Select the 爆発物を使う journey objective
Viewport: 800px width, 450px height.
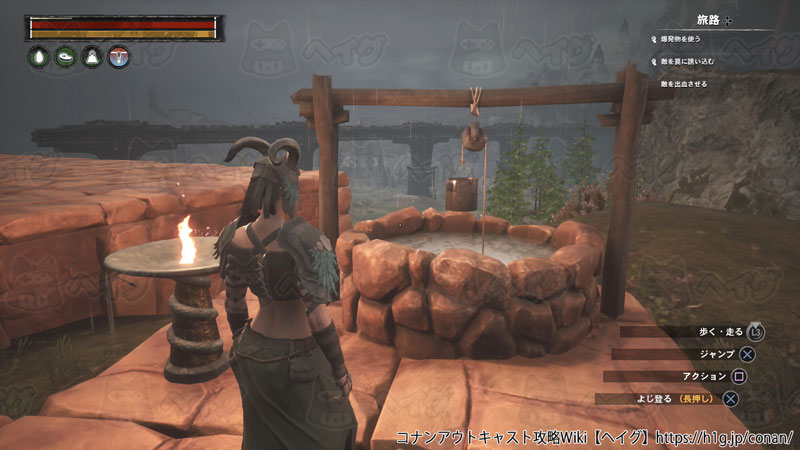tap(680, 39)
